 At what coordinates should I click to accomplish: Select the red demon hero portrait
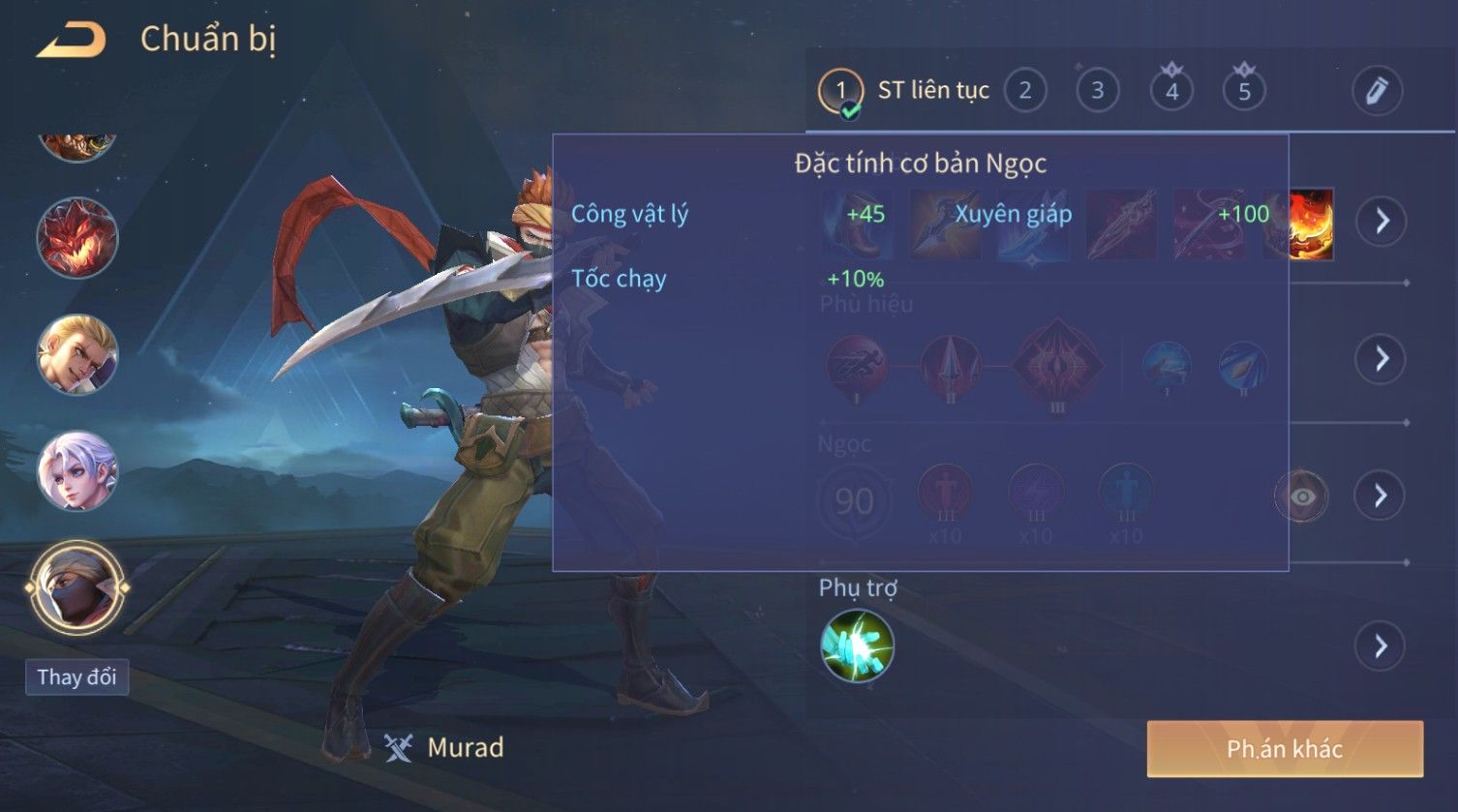(x=77, y=238)
